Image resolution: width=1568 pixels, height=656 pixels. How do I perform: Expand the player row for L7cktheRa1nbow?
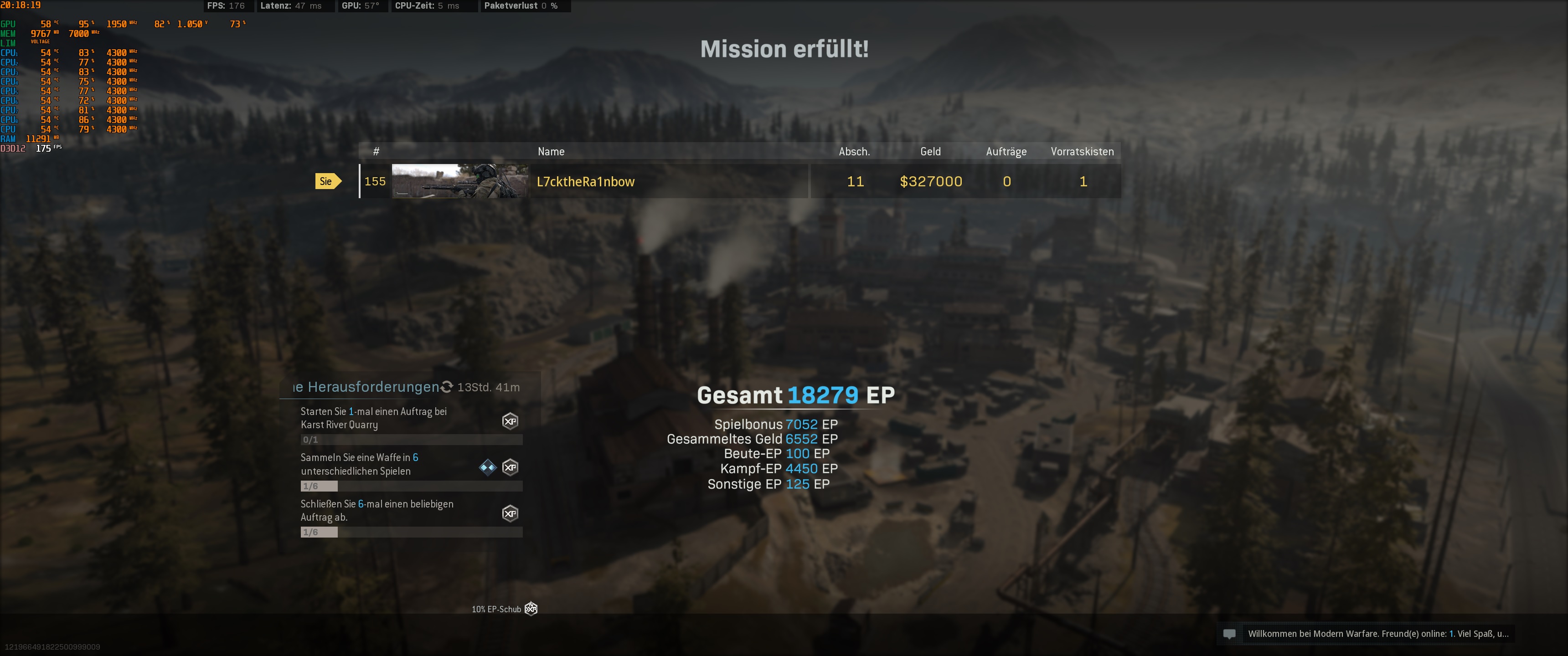670,181
